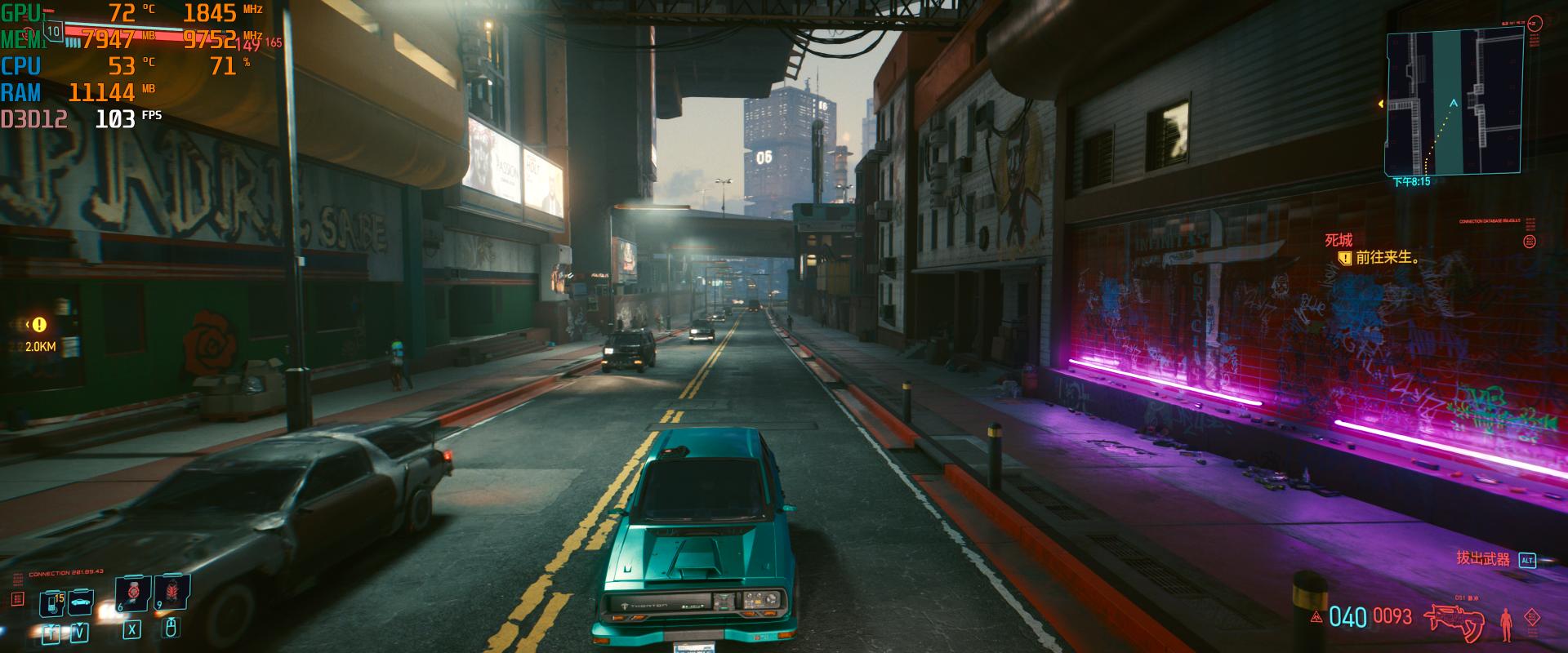Click the level 10 badge
Screen dimensions: 1568x653
(54, 32)
